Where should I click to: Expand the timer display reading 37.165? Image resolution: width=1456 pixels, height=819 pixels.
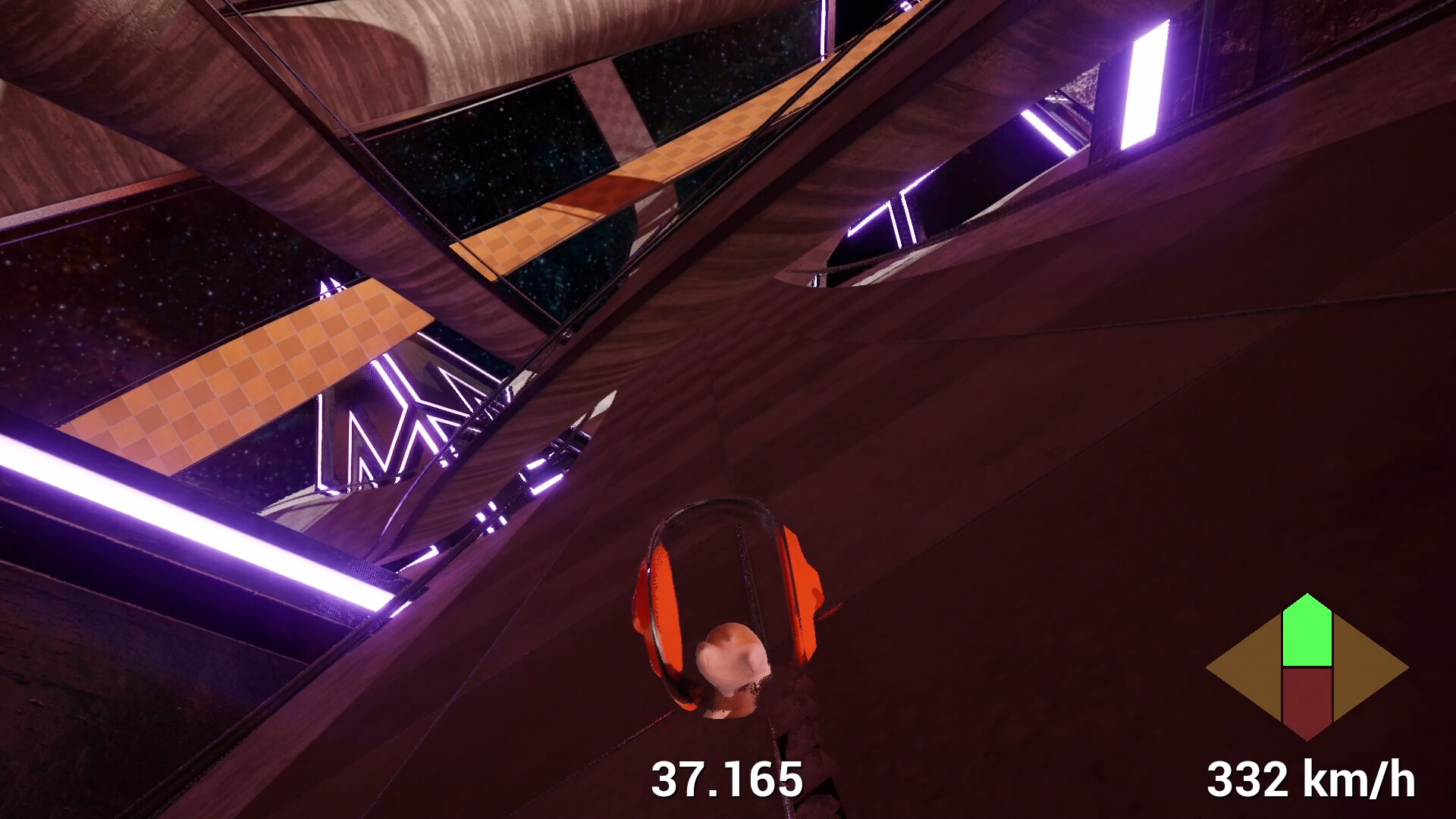pos(726,777)
